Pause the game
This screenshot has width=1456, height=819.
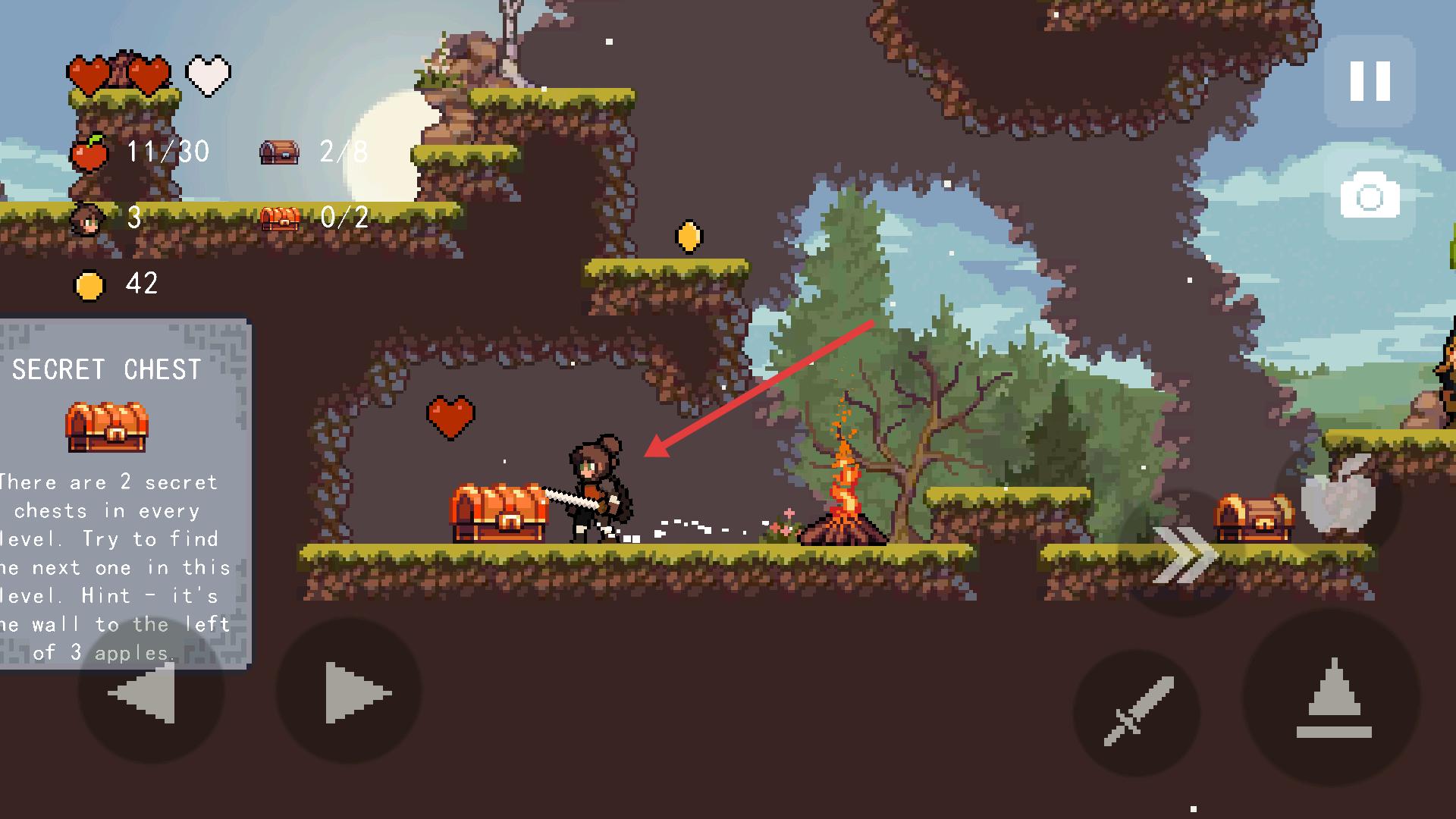tap(1370, 80)
